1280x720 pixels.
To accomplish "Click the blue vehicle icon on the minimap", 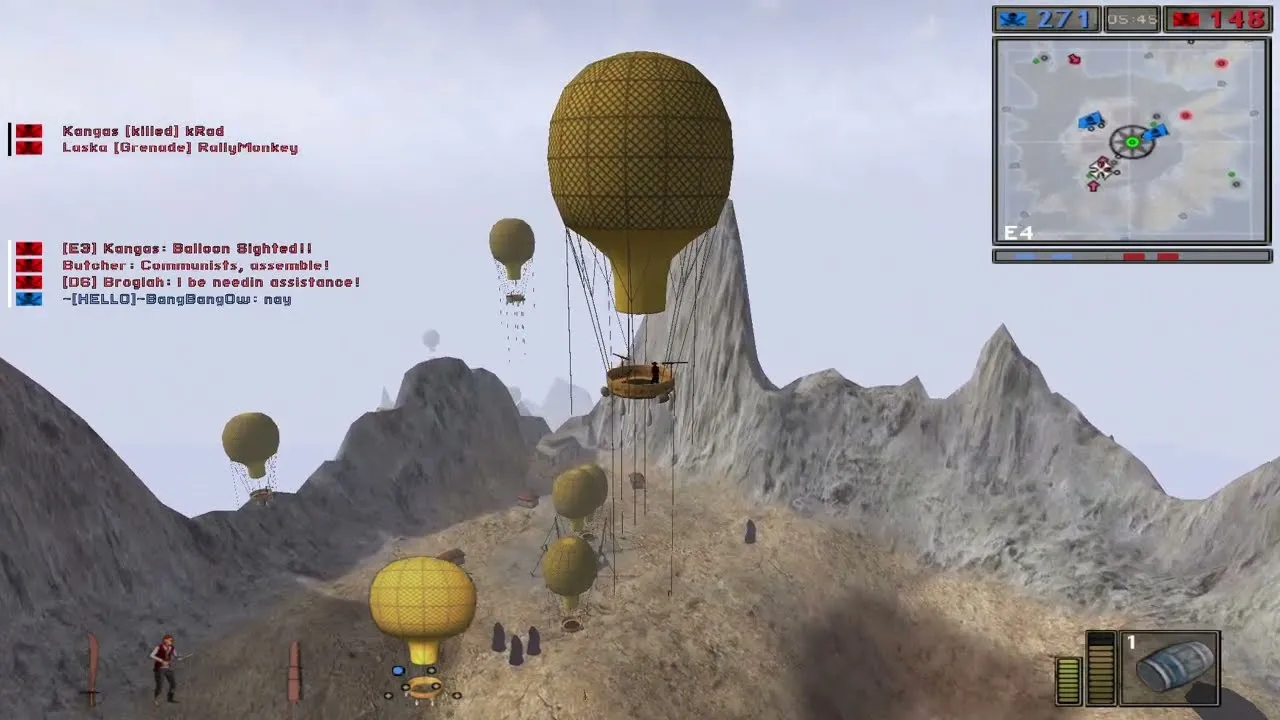I will (x=1089, y=119).
